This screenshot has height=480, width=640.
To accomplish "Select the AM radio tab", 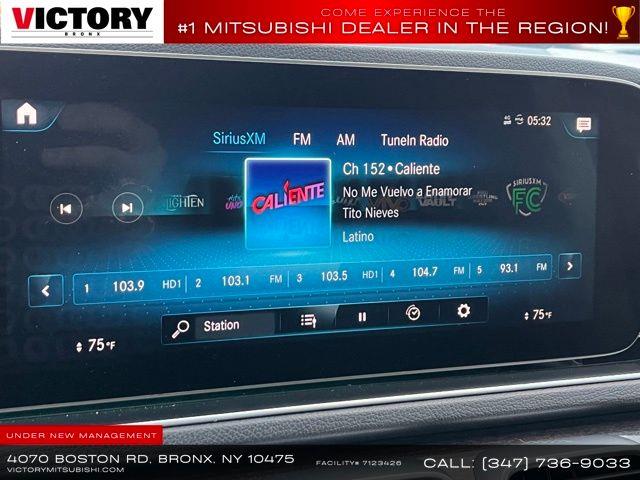I will [345, 140].
